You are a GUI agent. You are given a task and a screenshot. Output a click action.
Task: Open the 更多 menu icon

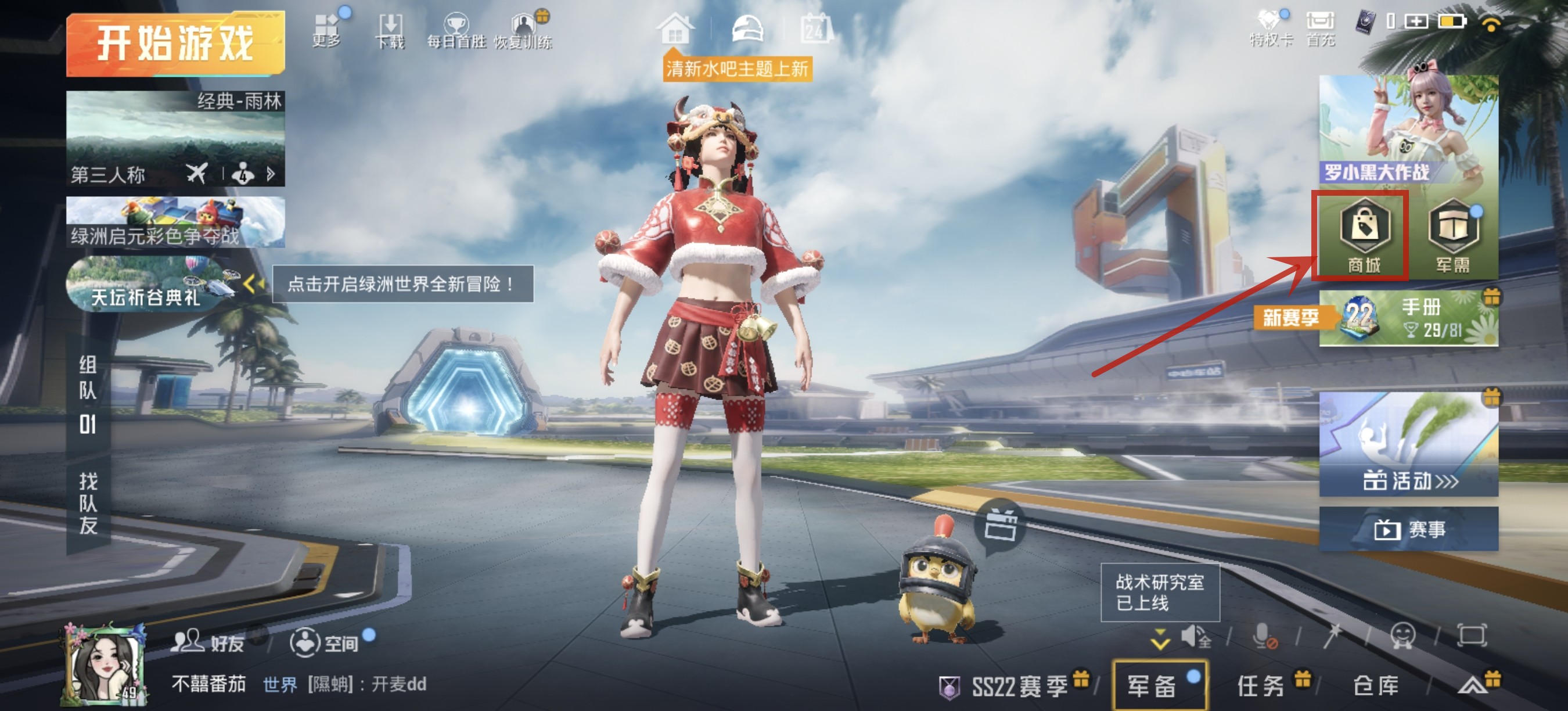click(x=327, y=30)
